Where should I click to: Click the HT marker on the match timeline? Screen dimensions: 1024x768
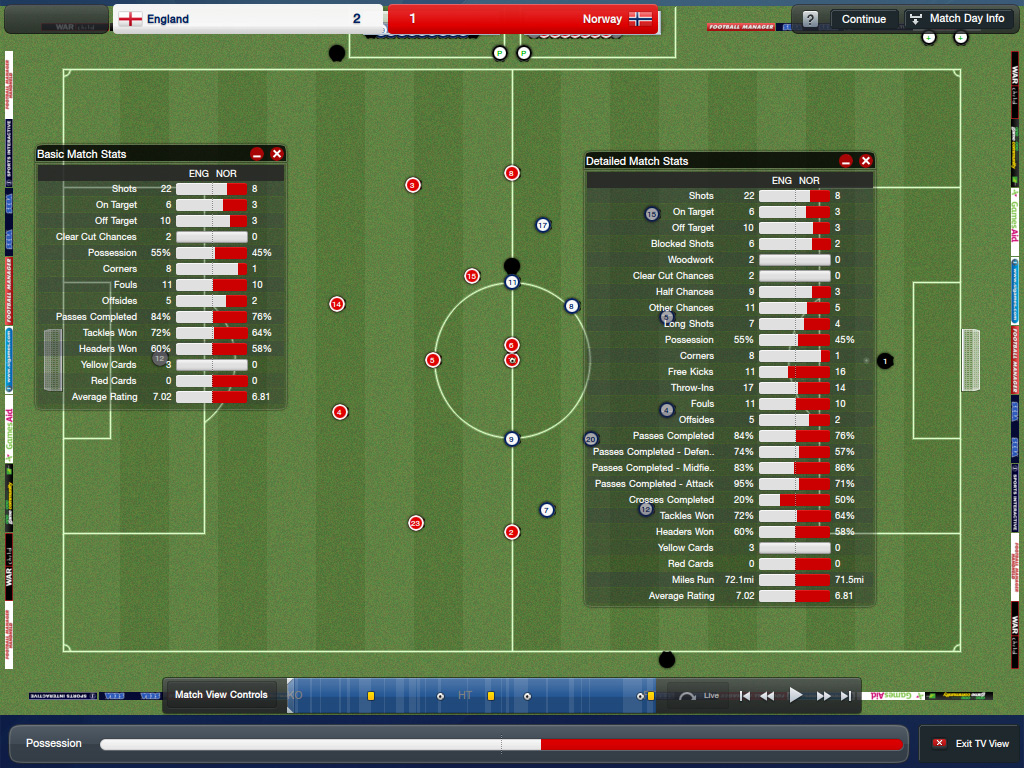[465, 695]
